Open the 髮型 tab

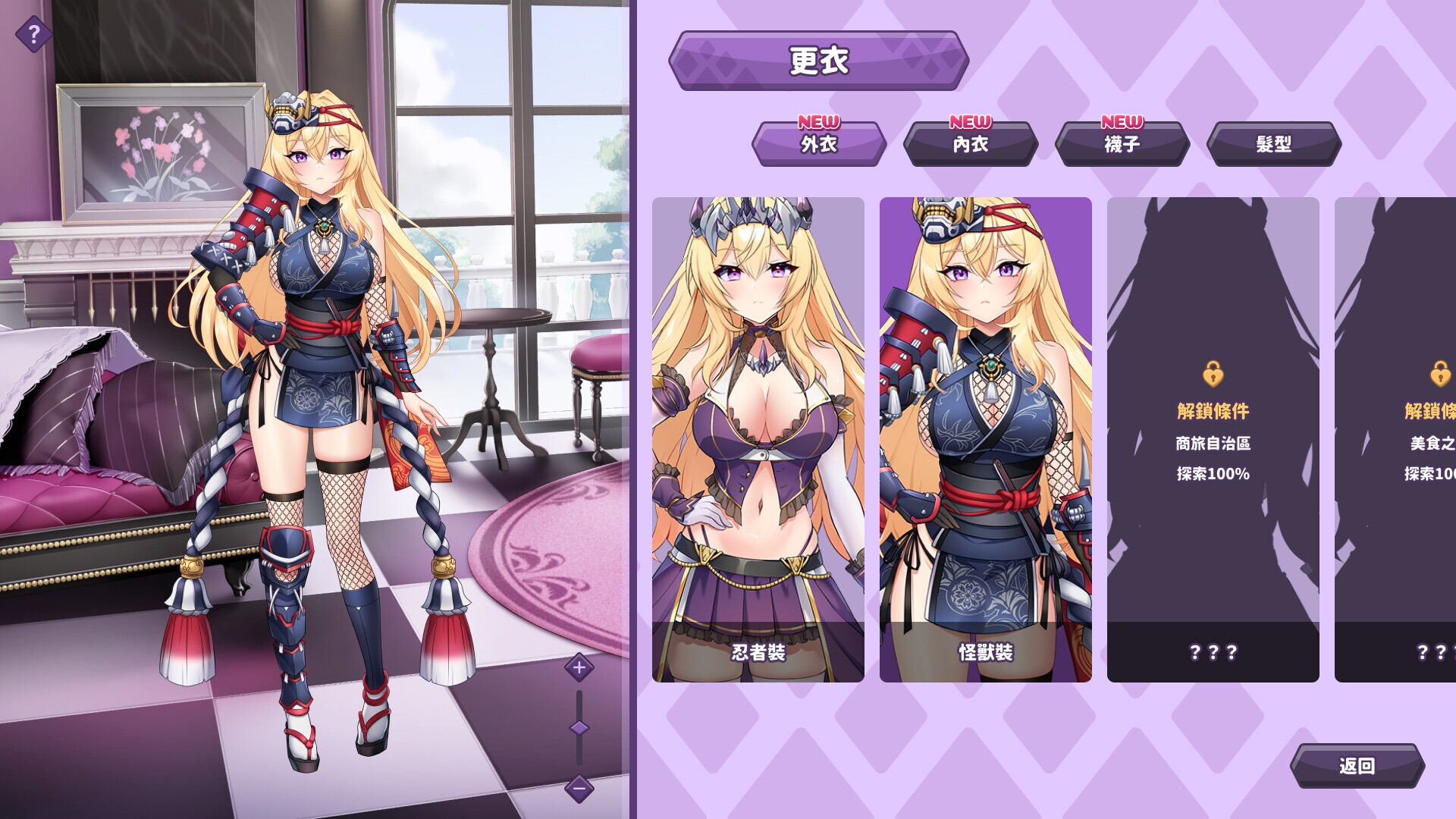point(1273,143)
